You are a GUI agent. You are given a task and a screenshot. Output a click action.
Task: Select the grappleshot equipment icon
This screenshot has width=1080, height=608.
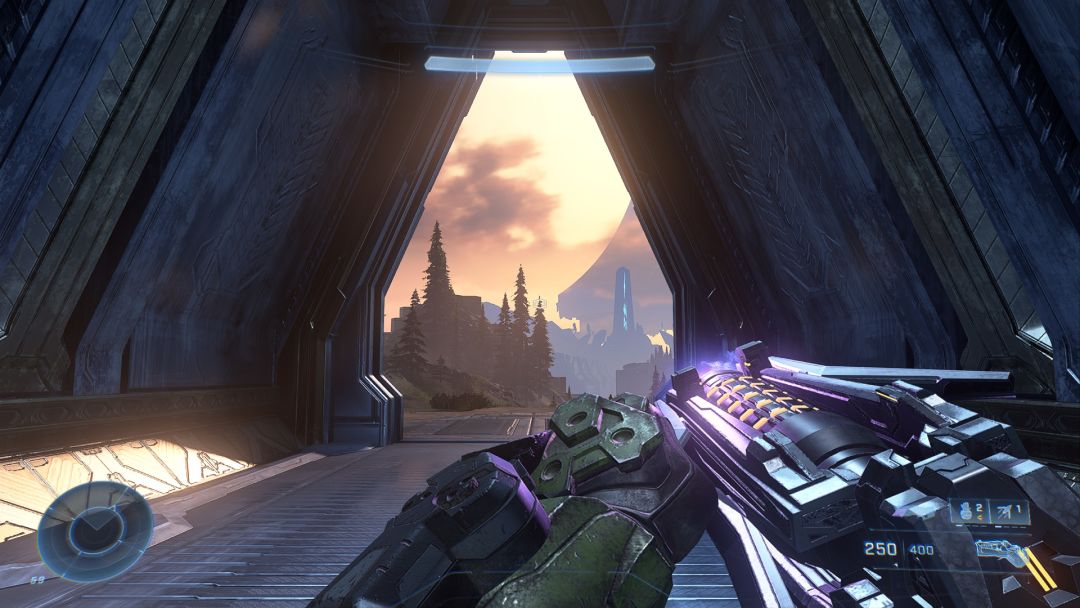(1005, 512)
